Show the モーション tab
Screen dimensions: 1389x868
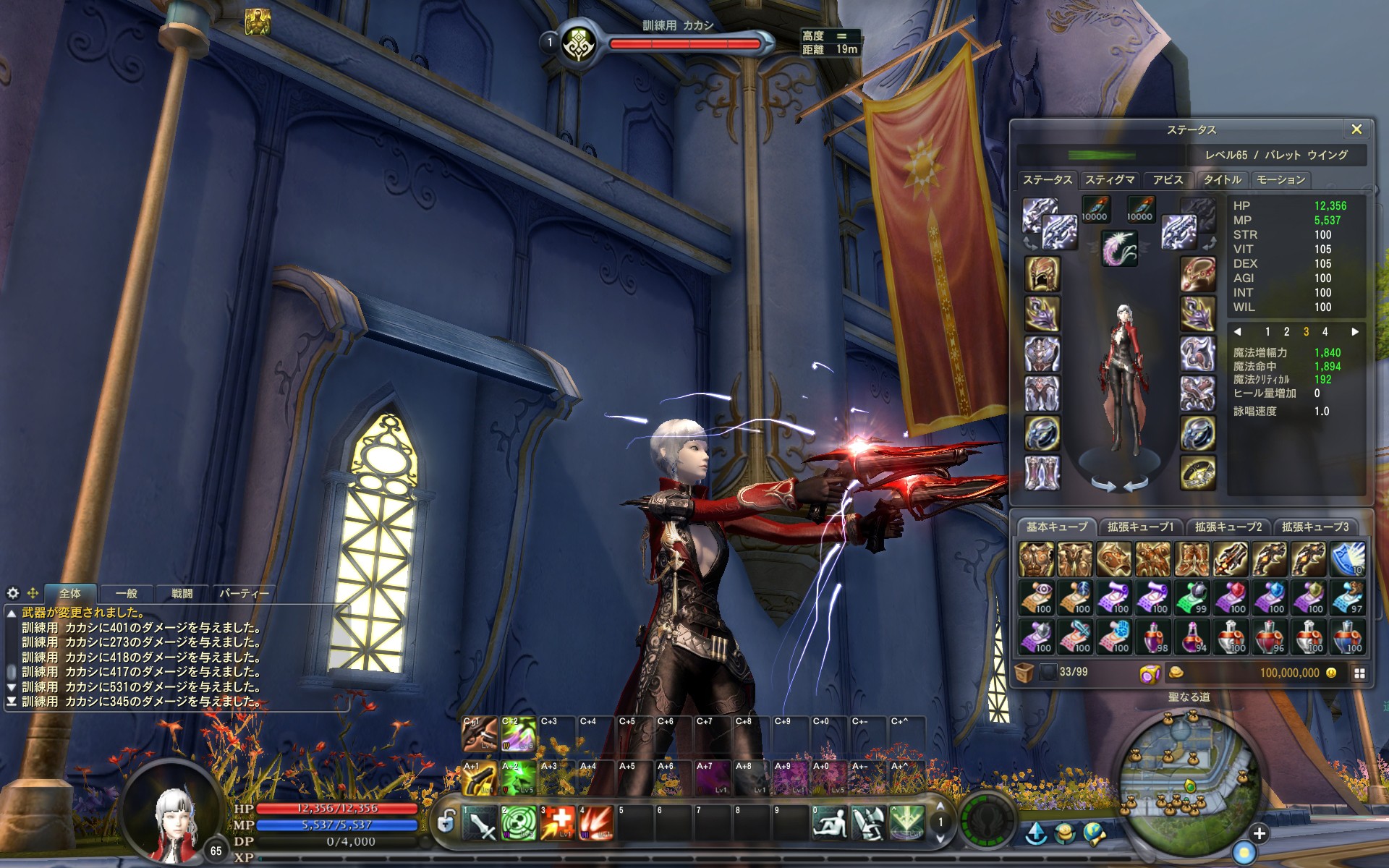click(1280, 180)
